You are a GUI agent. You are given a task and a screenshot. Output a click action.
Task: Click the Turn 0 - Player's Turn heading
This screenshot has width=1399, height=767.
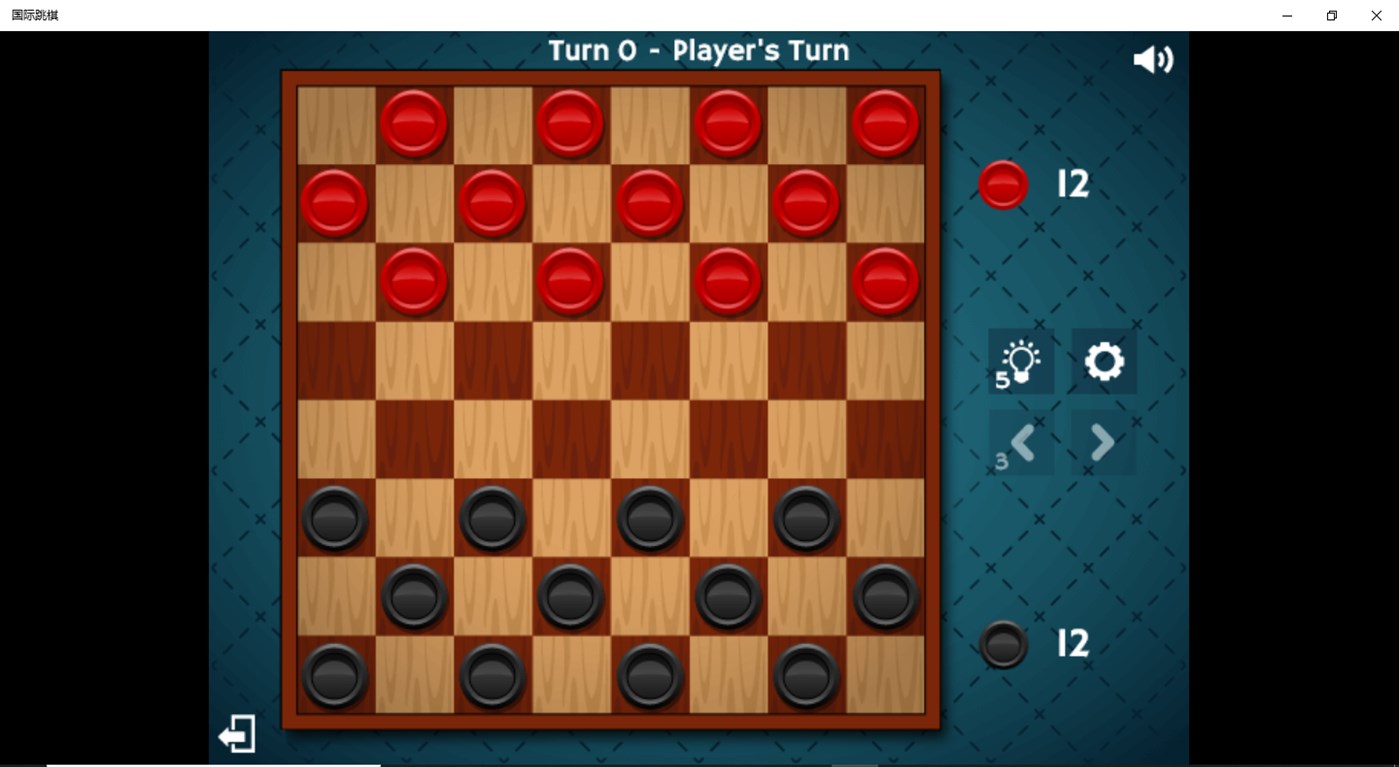coord(697,49)
